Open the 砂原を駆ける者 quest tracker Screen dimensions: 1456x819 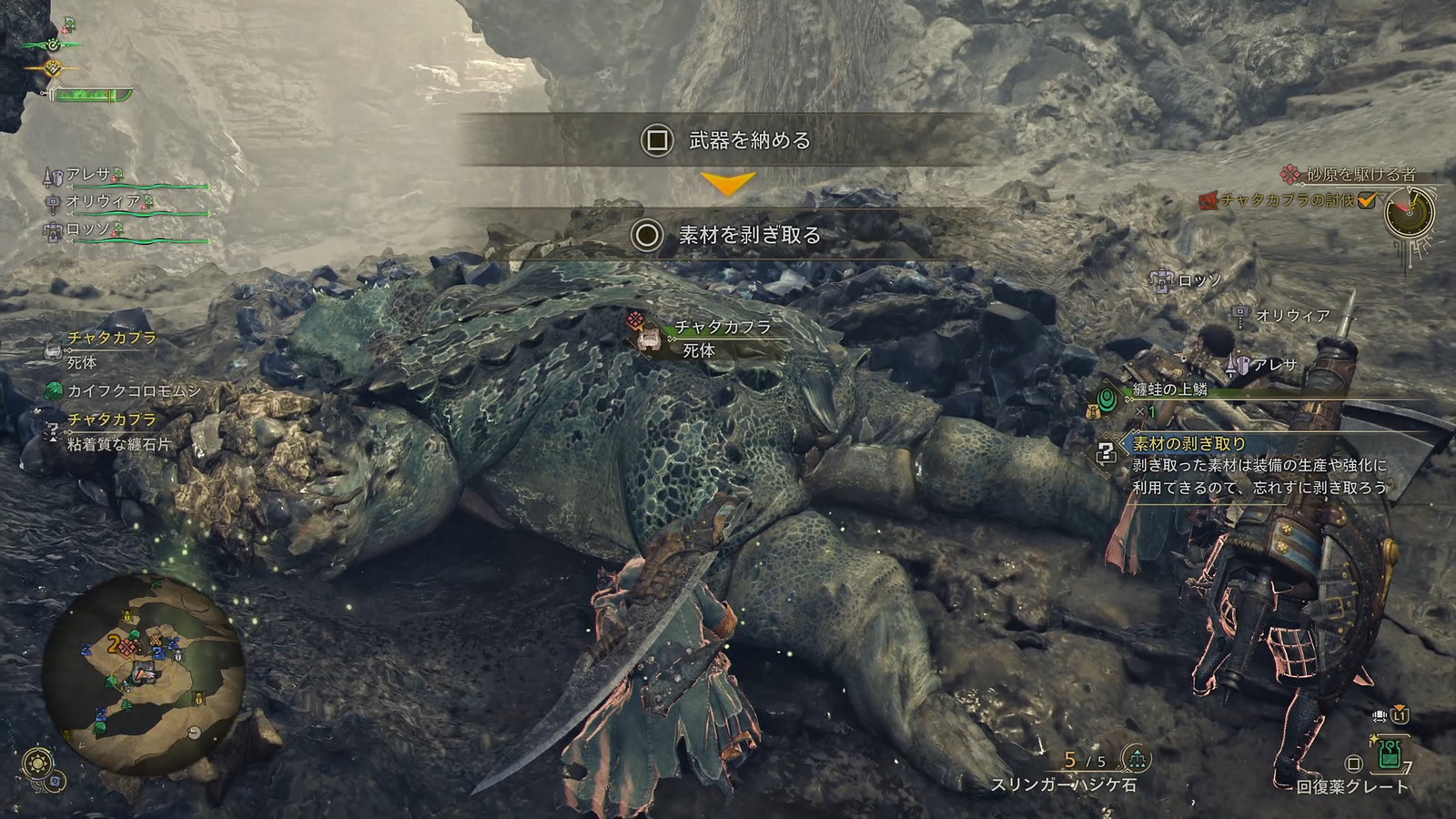tap(1360, 174)
